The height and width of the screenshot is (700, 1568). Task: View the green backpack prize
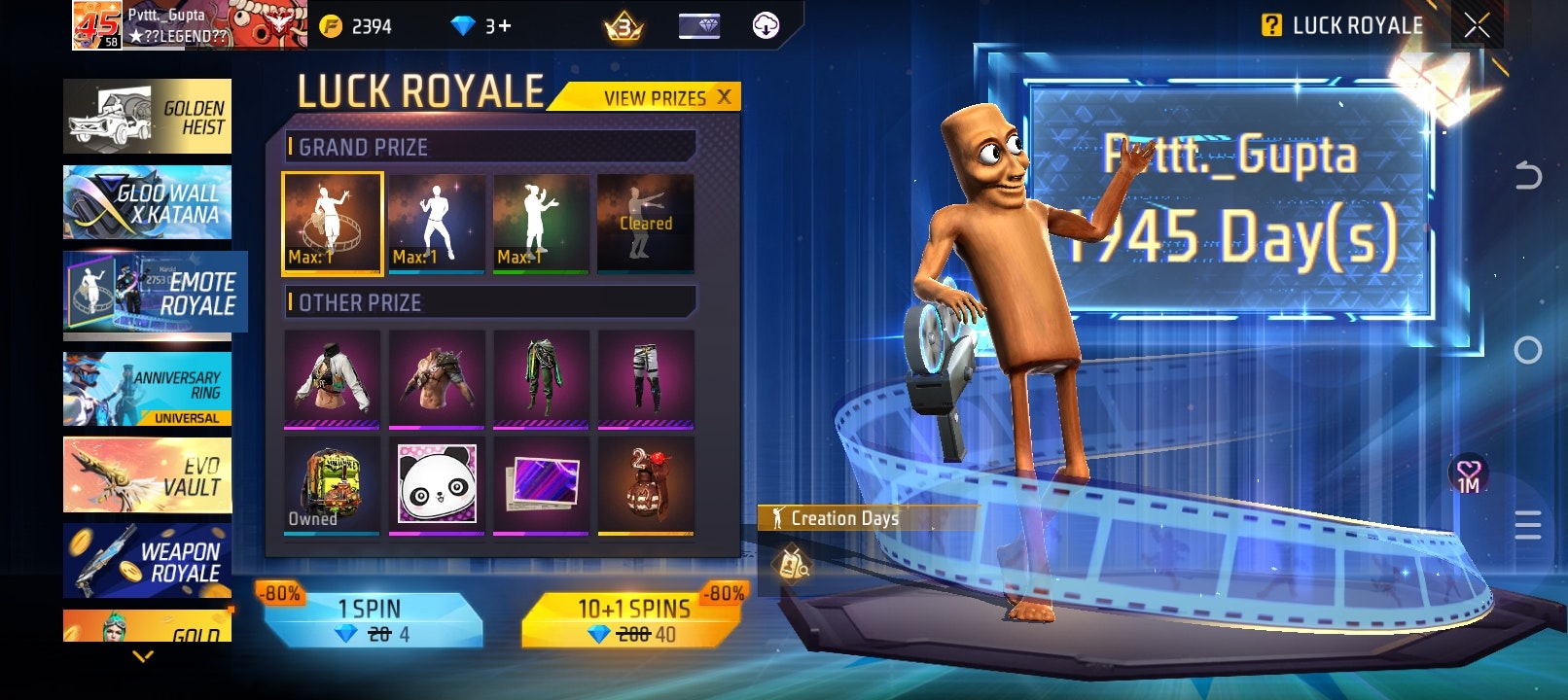pyautogui.click(x=332, y=484)
